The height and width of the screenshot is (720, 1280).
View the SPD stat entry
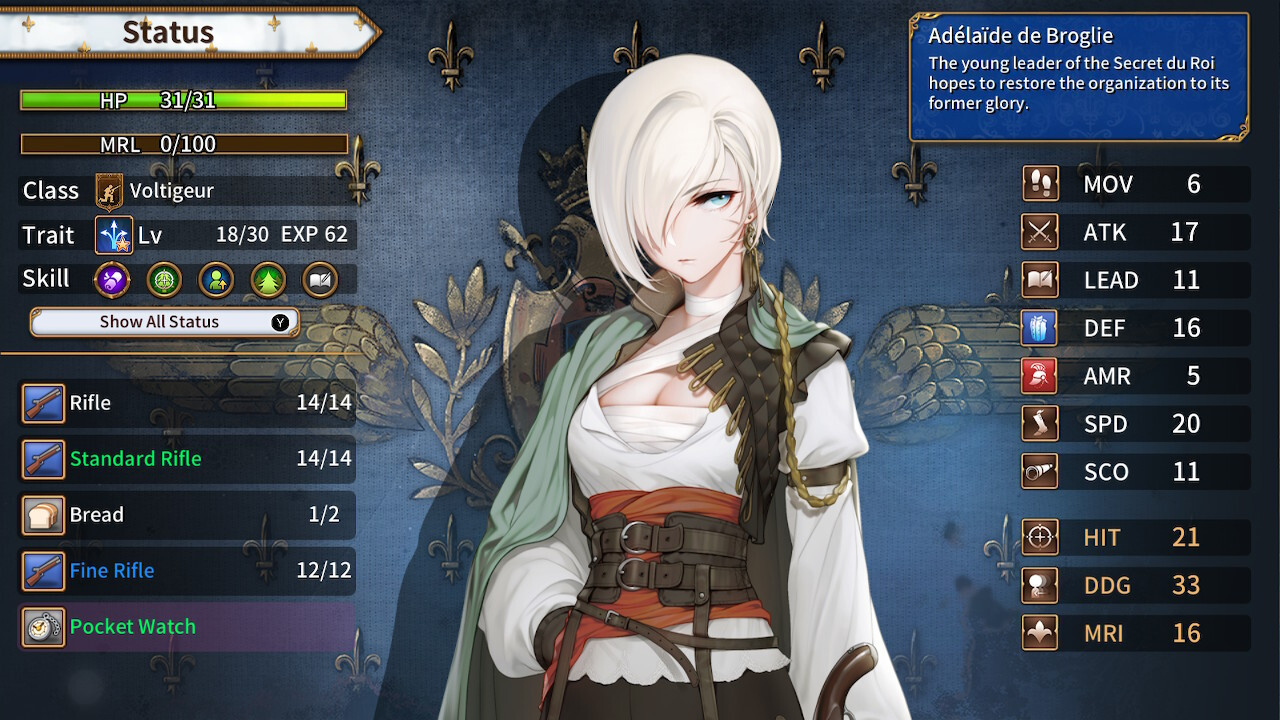coord(1135,424)
